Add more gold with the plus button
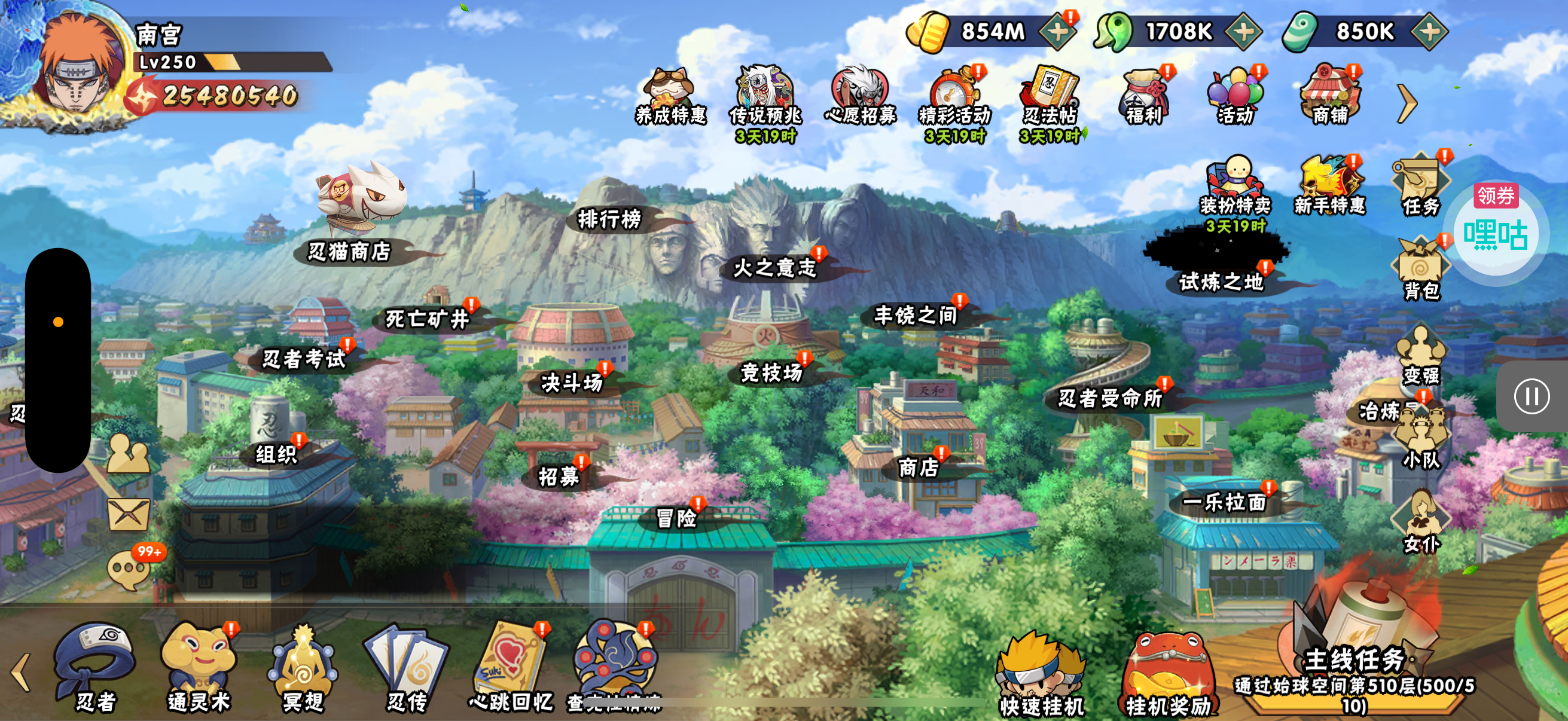Image resolution: width=1568 pixels, height=721 pixels. [1058, 32]
